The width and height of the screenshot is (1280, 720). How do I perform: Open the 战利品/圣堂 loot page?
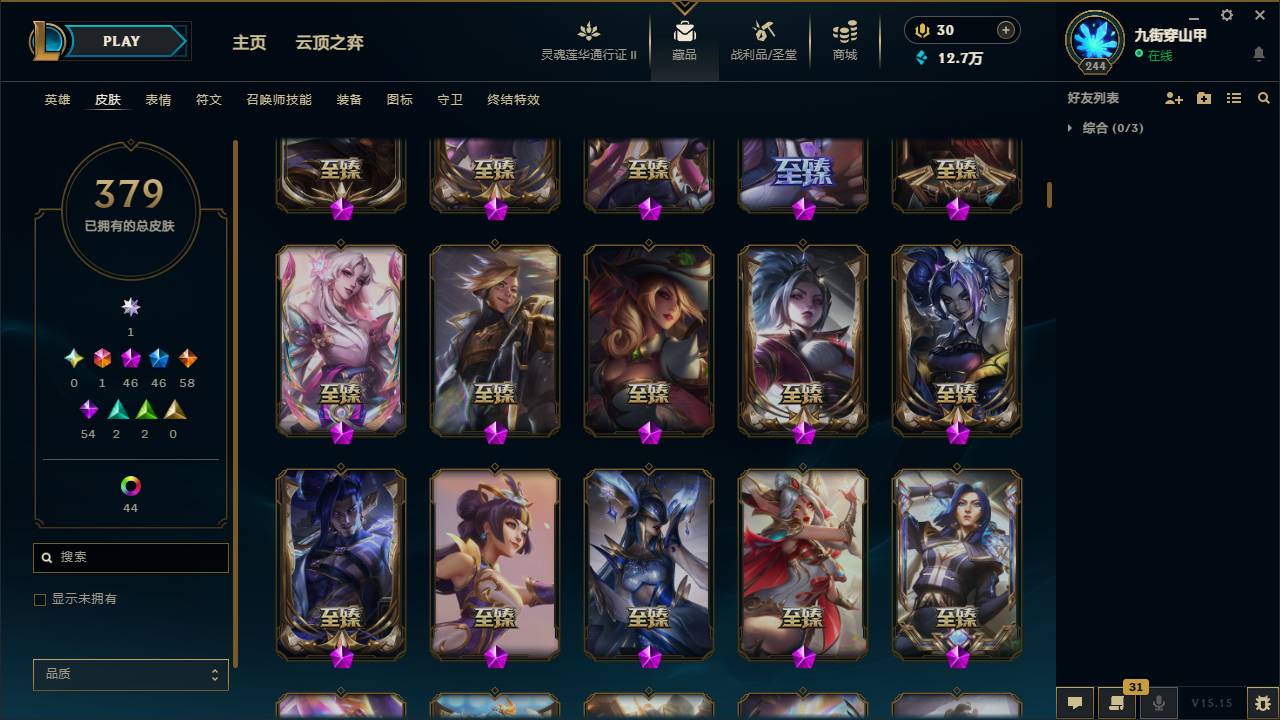(764, 41)
